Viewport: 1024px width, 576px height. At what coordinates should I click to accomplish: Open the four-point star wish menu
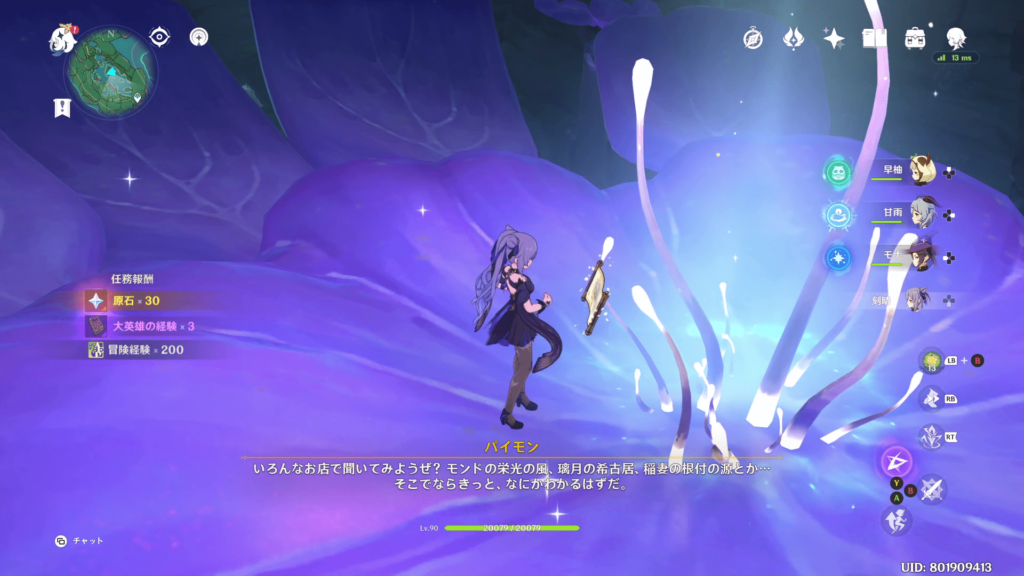834,38
